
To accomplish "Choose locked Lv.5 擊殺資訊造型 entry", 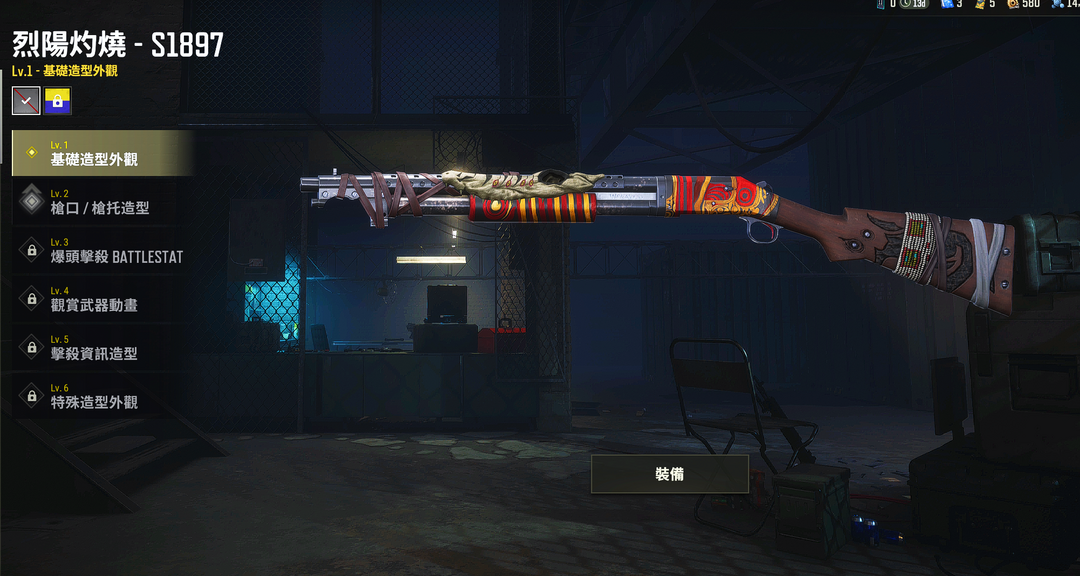I will [102, 347].
